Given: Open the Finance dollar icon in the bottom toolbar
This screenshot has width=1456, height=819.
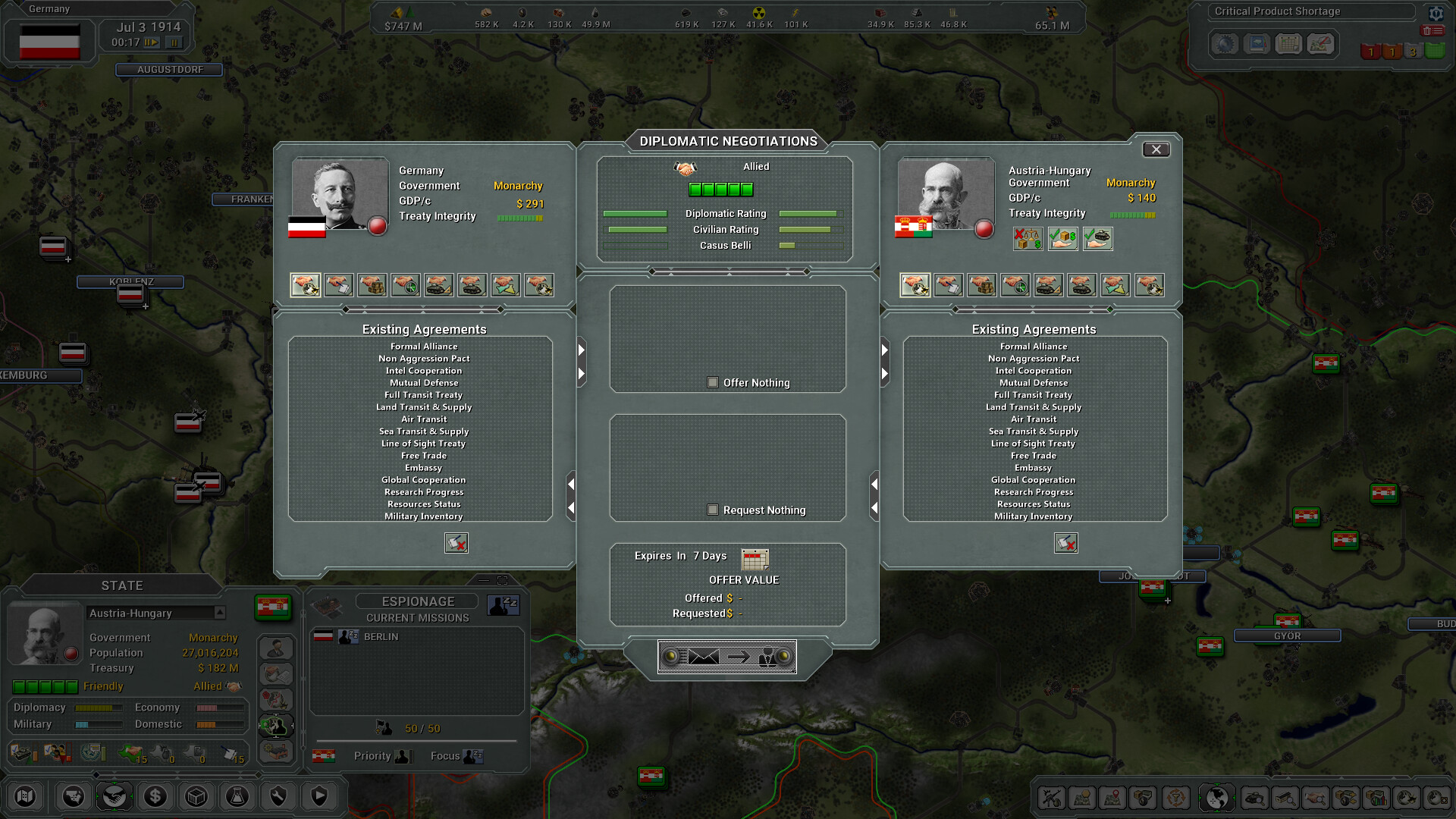Looking at the screenshot, I should pyautogui.click(x=155, y=796).
